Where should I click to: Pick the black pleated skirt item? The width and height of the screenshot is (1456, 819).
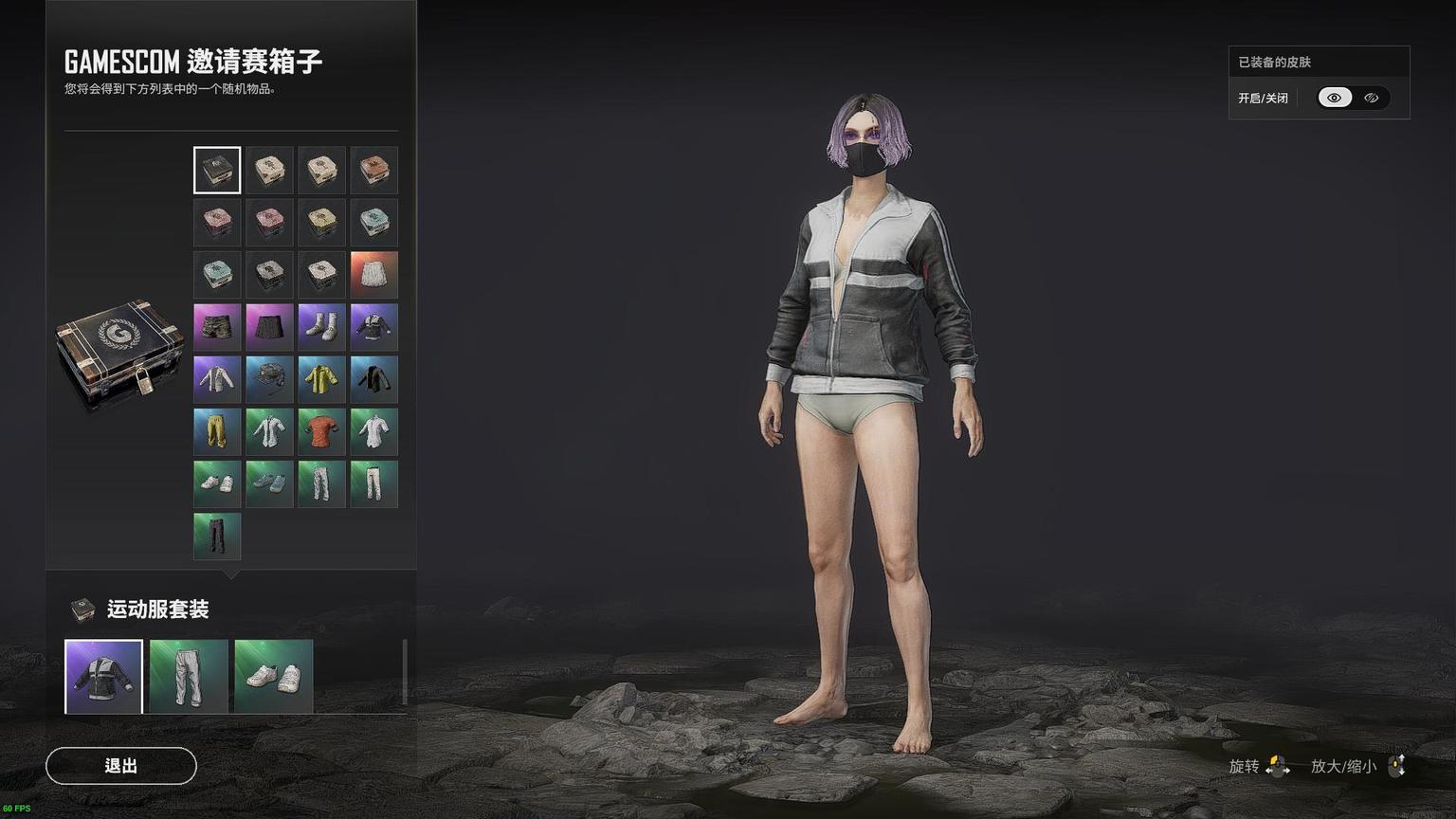point(269,327)
